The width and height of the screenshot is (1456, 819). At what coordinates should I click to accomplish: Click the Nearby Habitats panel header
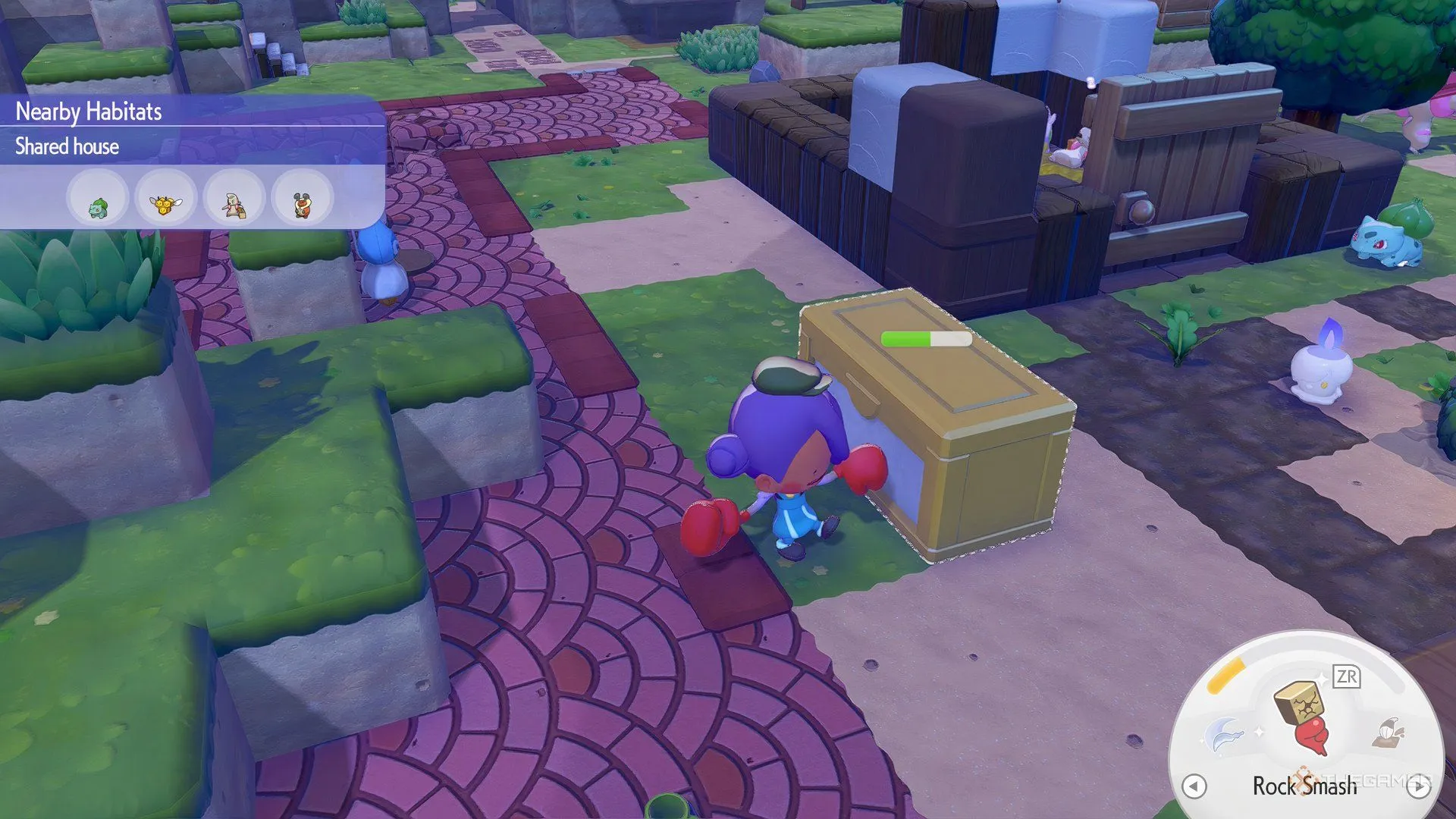tap(89, 111)
